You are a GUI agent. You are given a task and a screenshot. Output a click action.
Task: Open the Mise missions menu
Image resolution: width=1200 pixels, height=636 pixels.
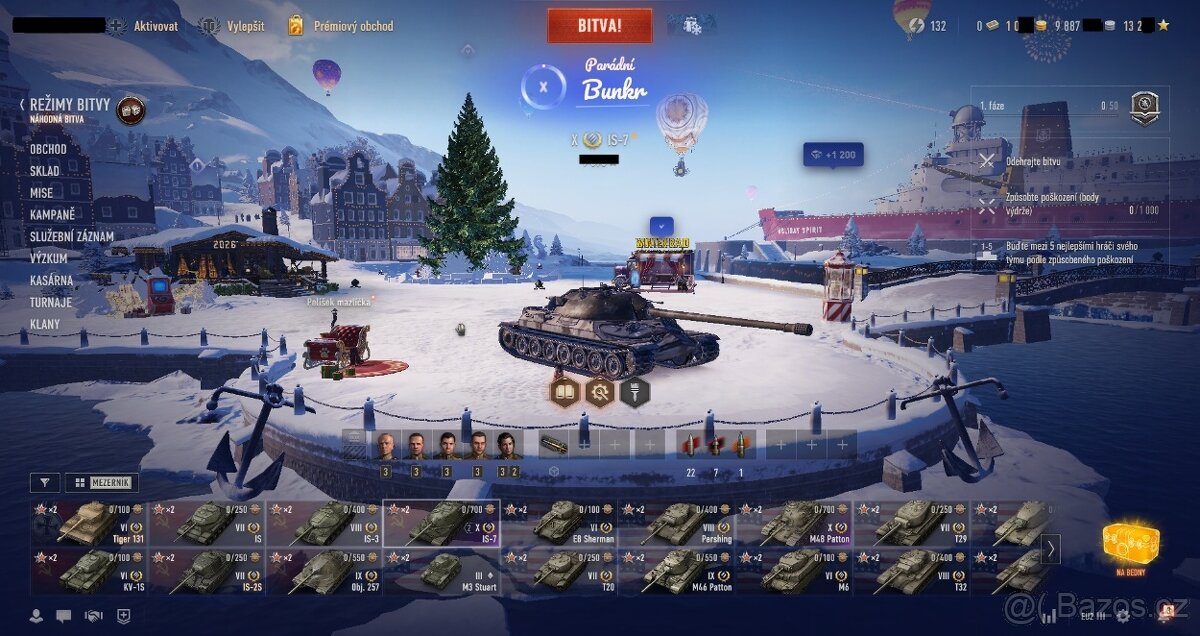(x=41, y=193)
